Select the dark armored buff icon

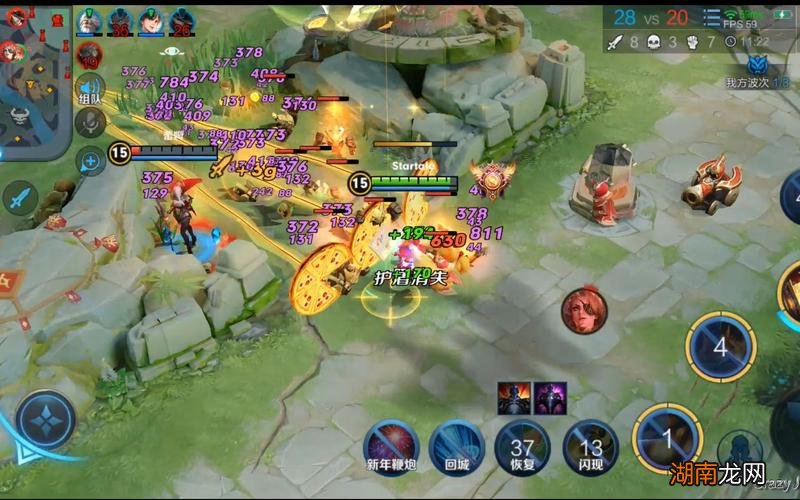pyautogui.click(x=513, y=397)
